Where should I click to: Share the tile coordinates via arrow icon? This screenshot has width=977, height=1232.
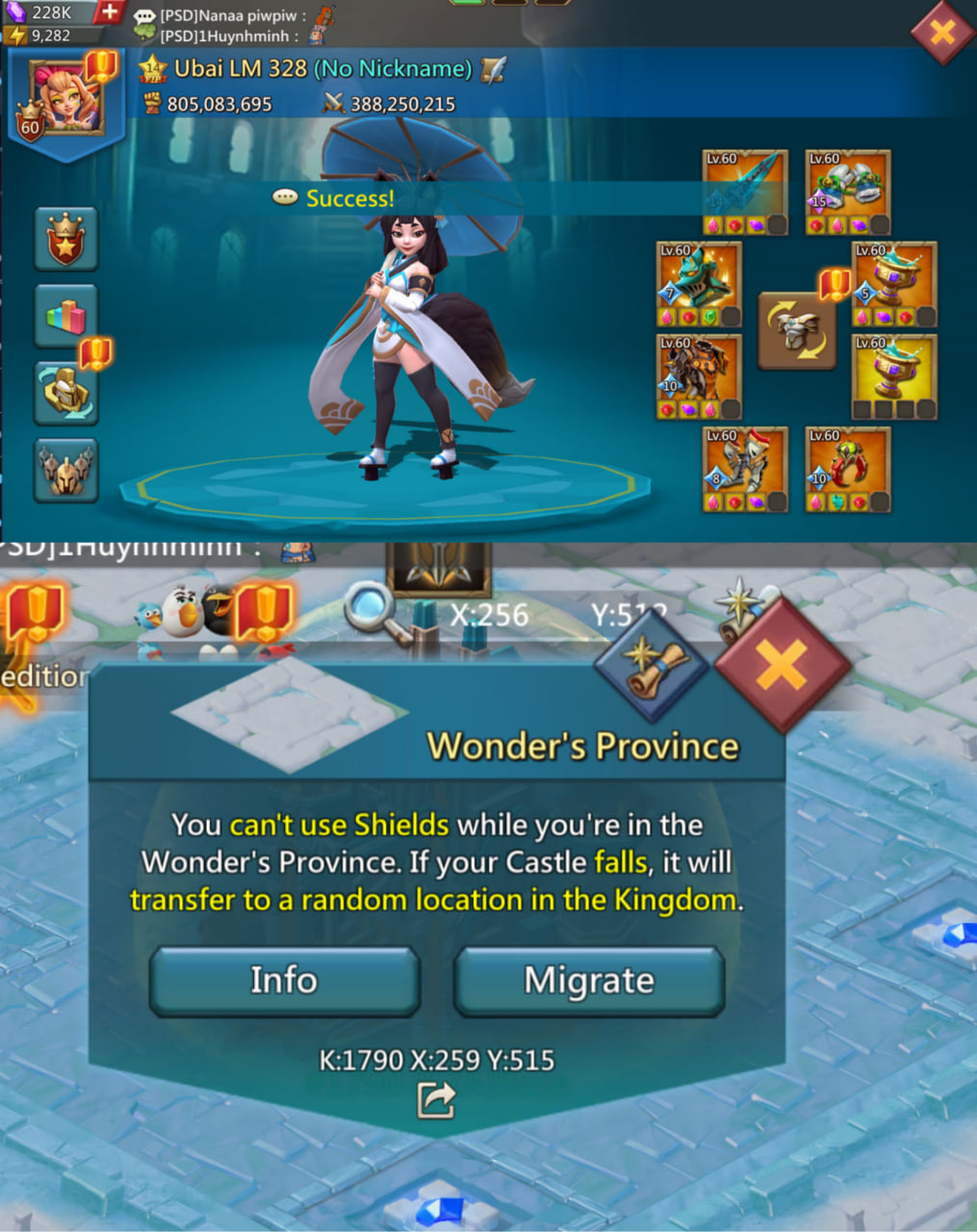[436, 1100]
